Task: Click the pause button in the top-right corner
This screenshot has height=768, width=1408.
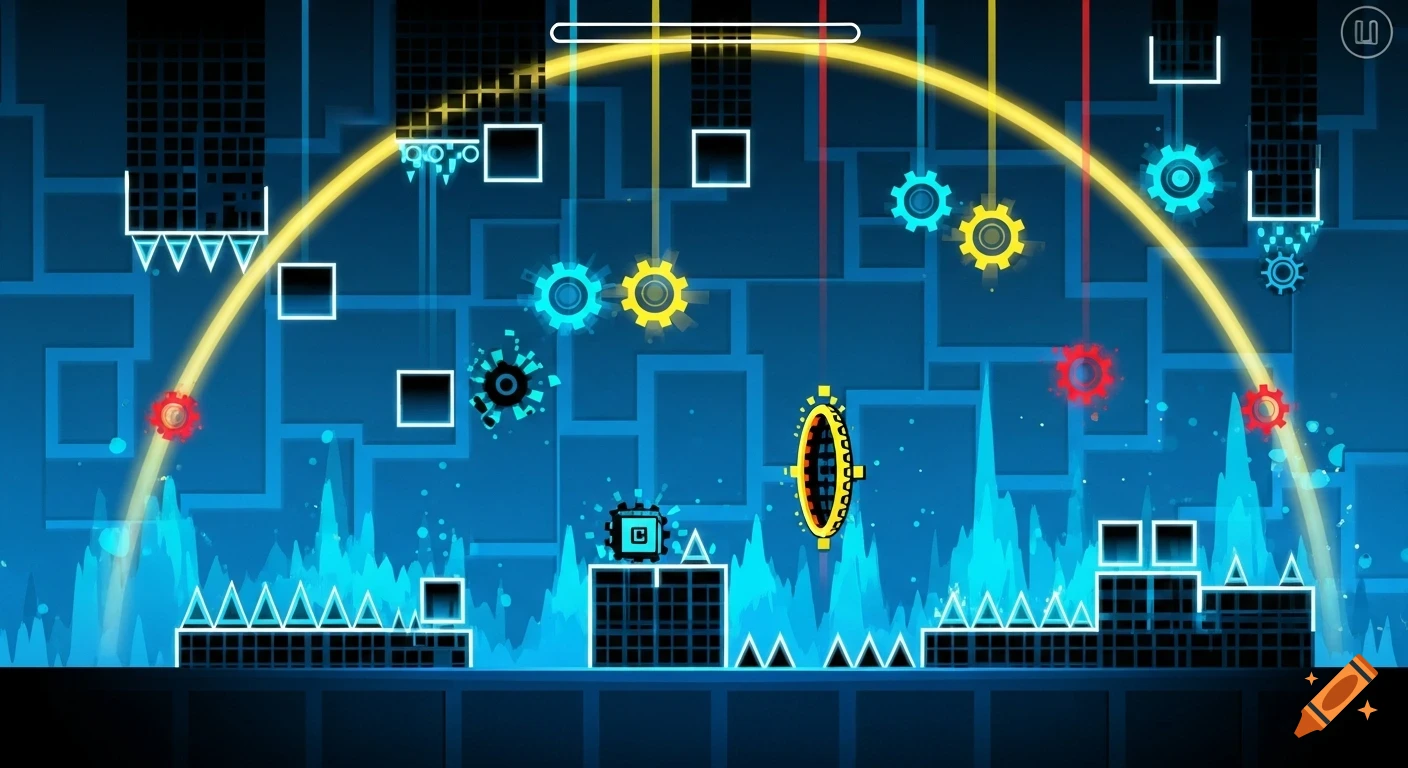Action: (1368, 31)
